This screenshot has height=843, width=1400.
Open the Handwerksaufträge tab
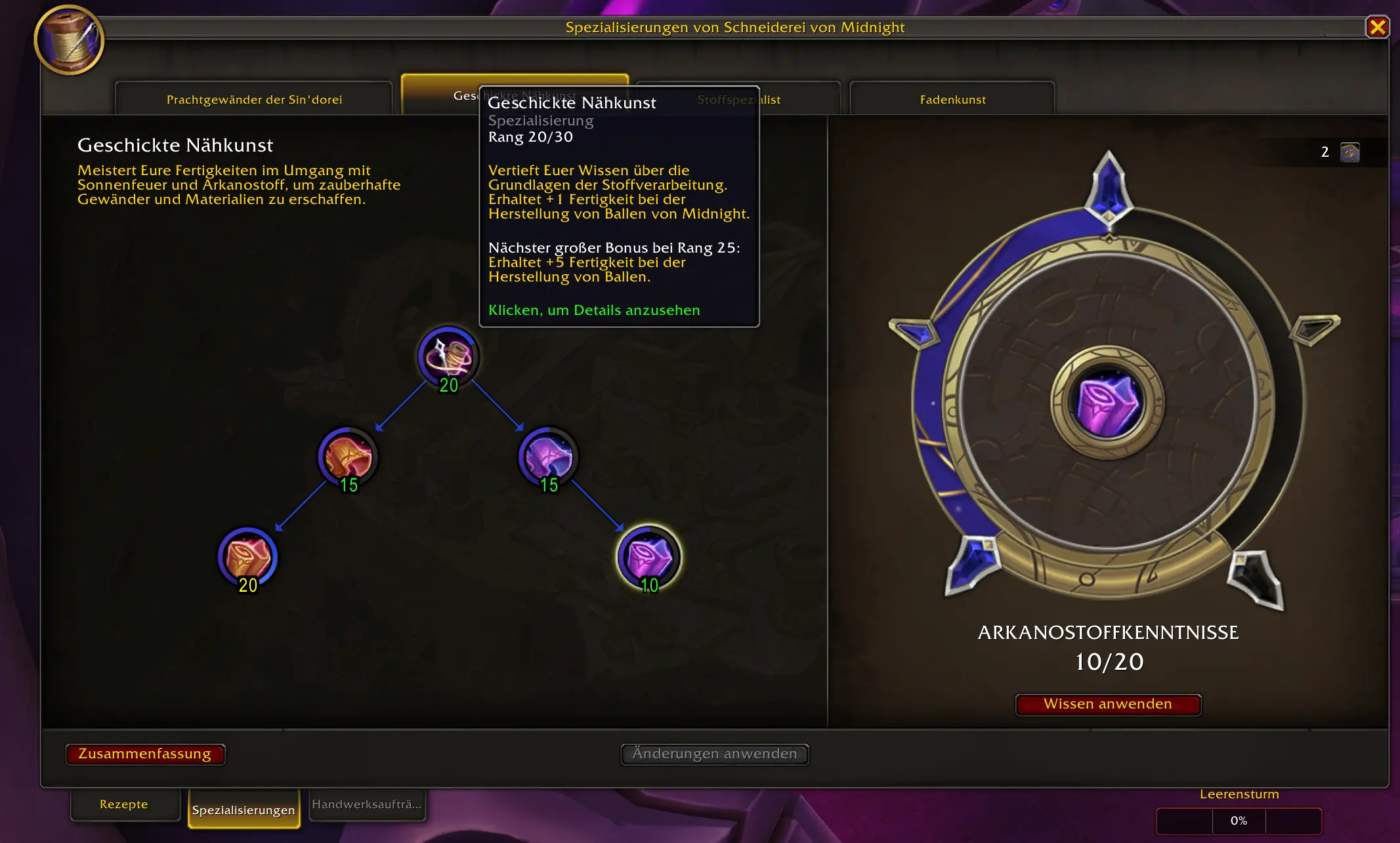pos(368,804)
